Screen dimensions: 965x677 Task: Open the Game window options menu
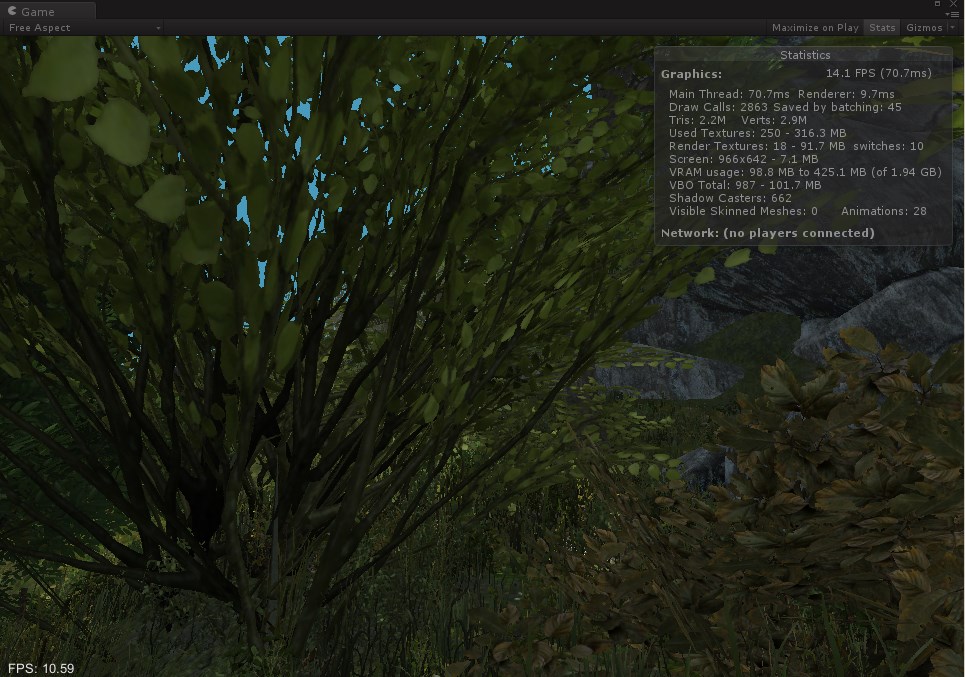952,14
